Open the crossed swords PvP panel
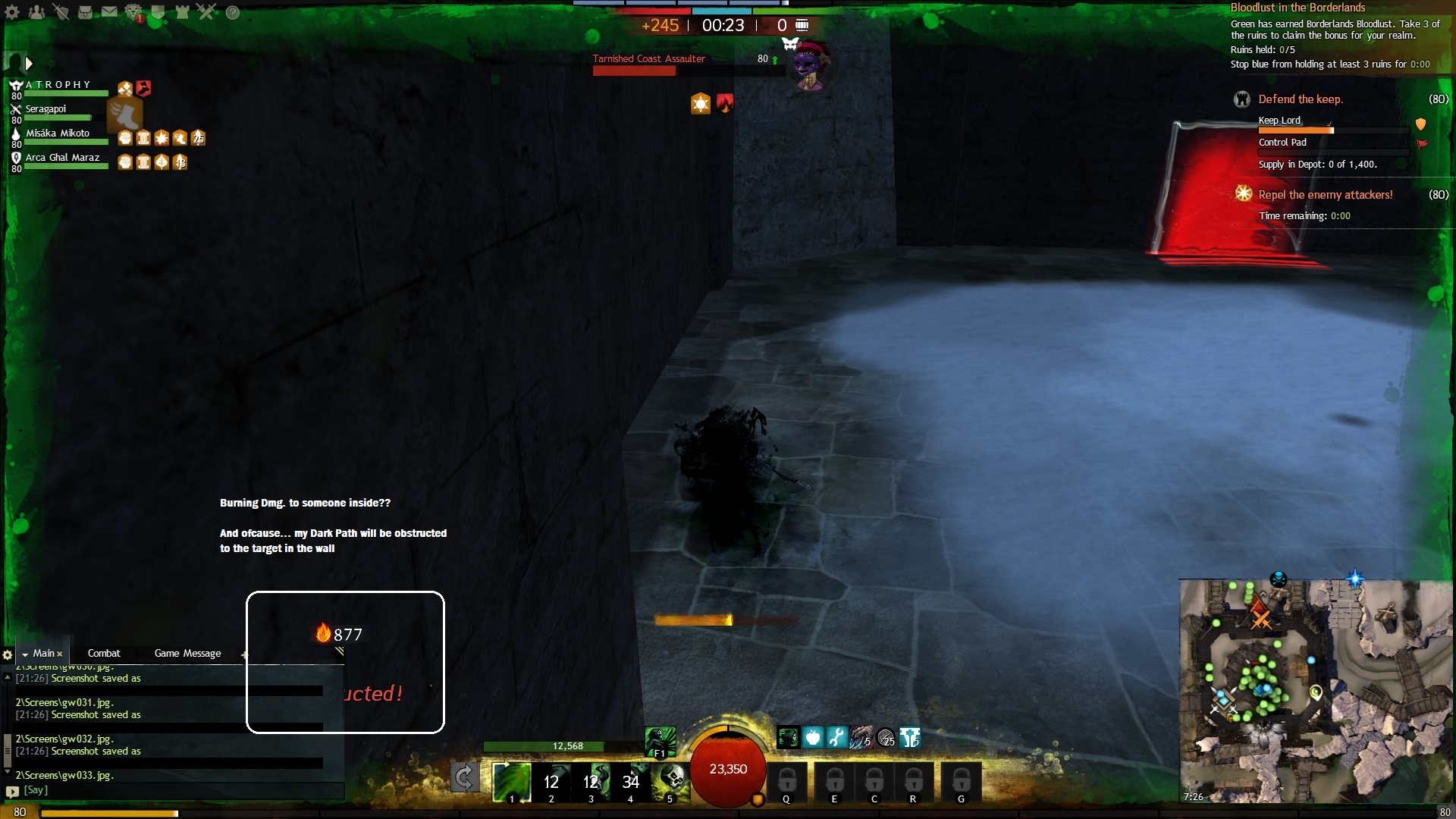Image resolution: width=1456 pixels, height=819 pixels. point(206,12)
